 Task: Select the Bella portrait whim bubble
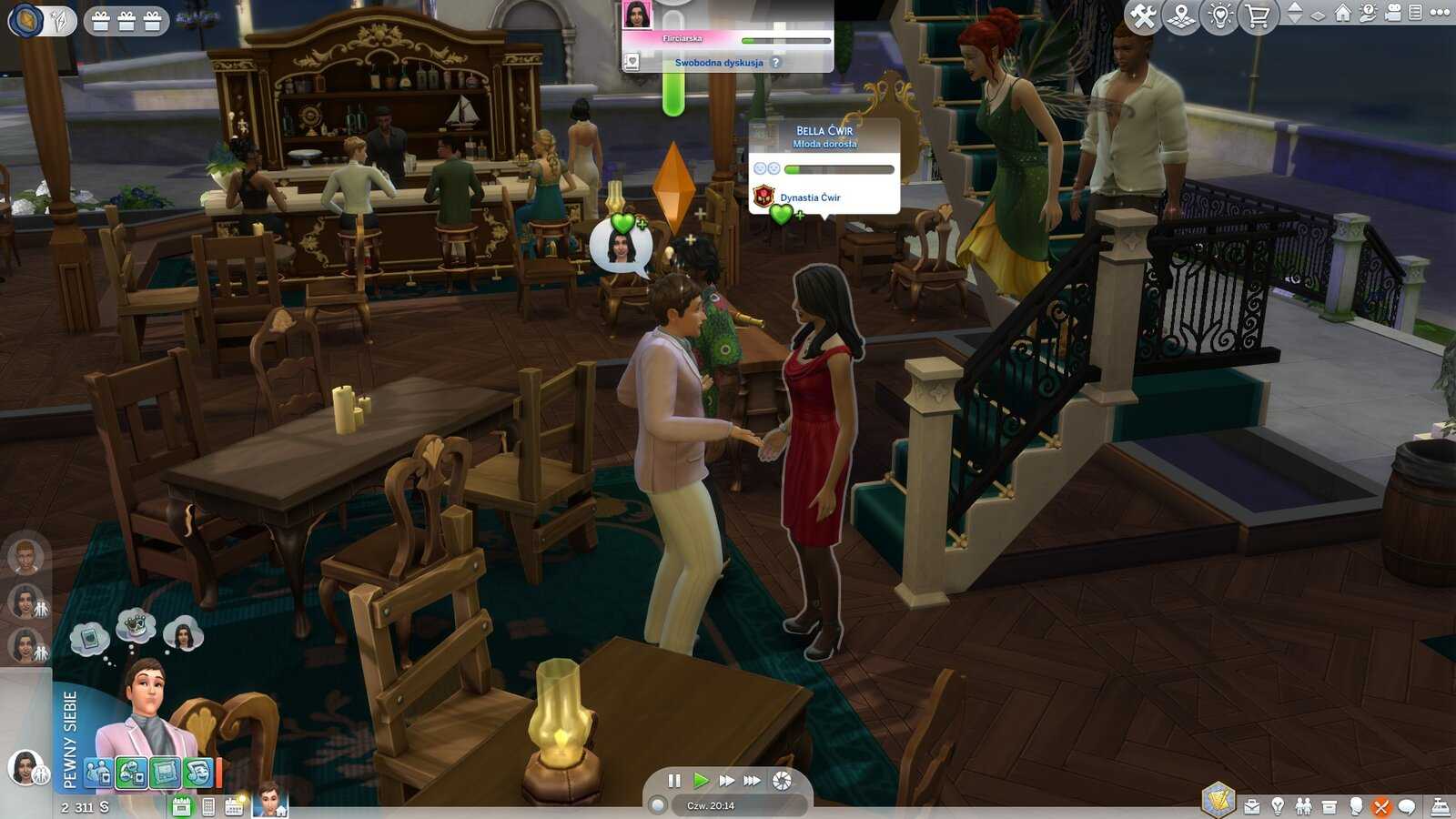click(x=184, y=636)
